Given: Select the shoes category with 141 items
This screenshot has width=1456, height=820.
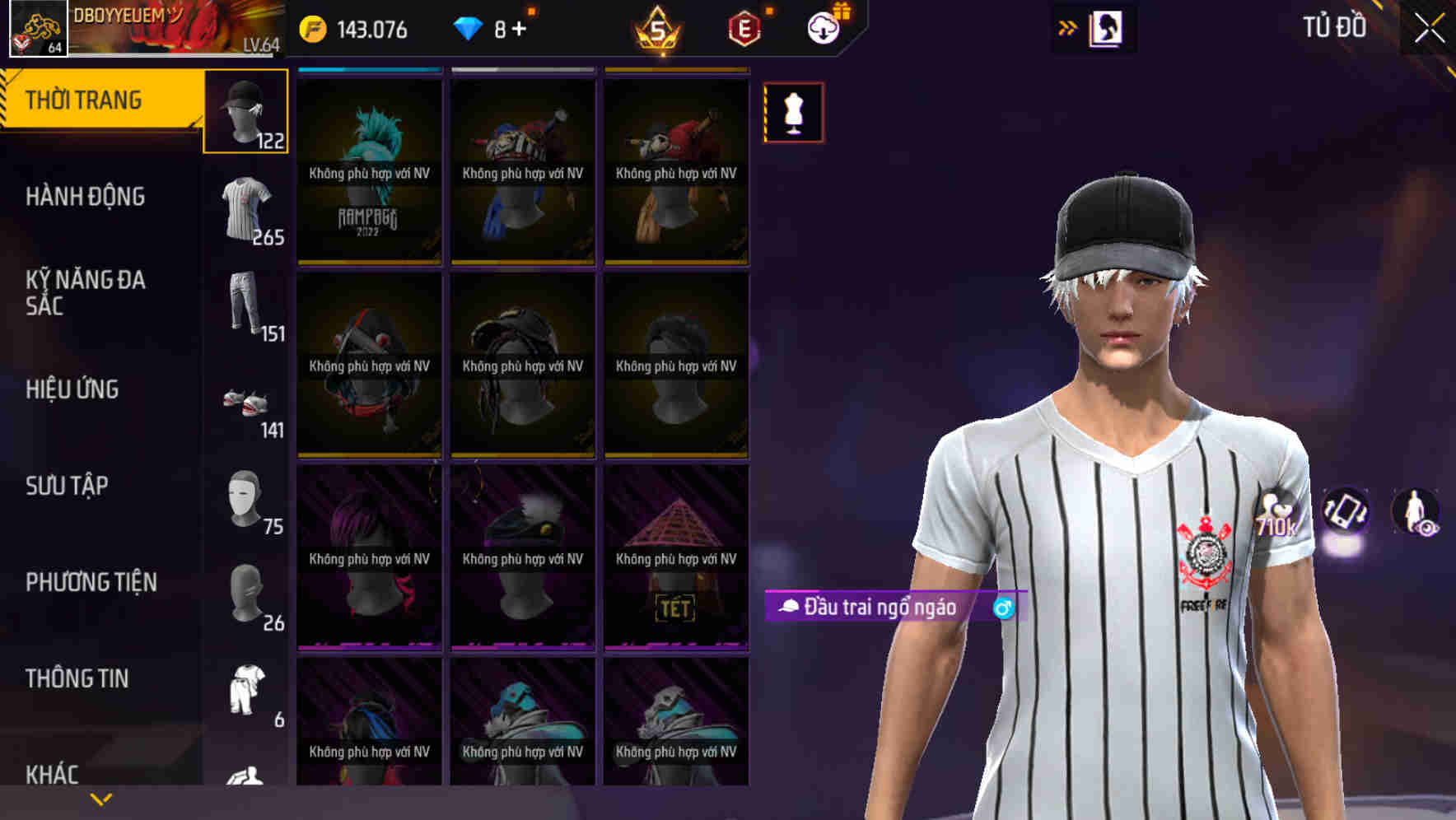Looking at the screenshot, I should point(245,401).
